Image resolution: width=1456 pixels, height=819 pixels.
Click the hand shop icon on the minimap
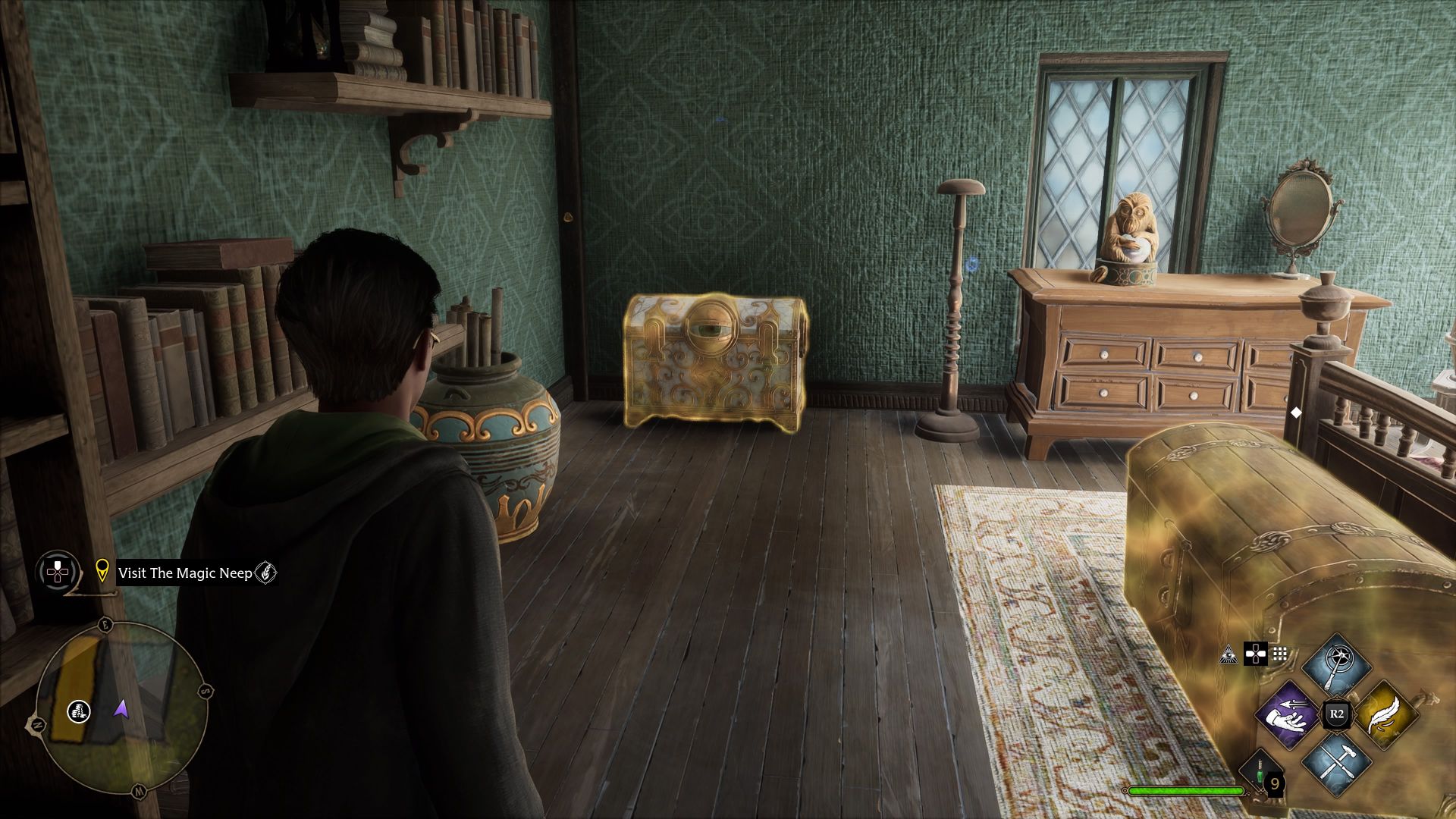pyautogui.click(x=79, y=711)
